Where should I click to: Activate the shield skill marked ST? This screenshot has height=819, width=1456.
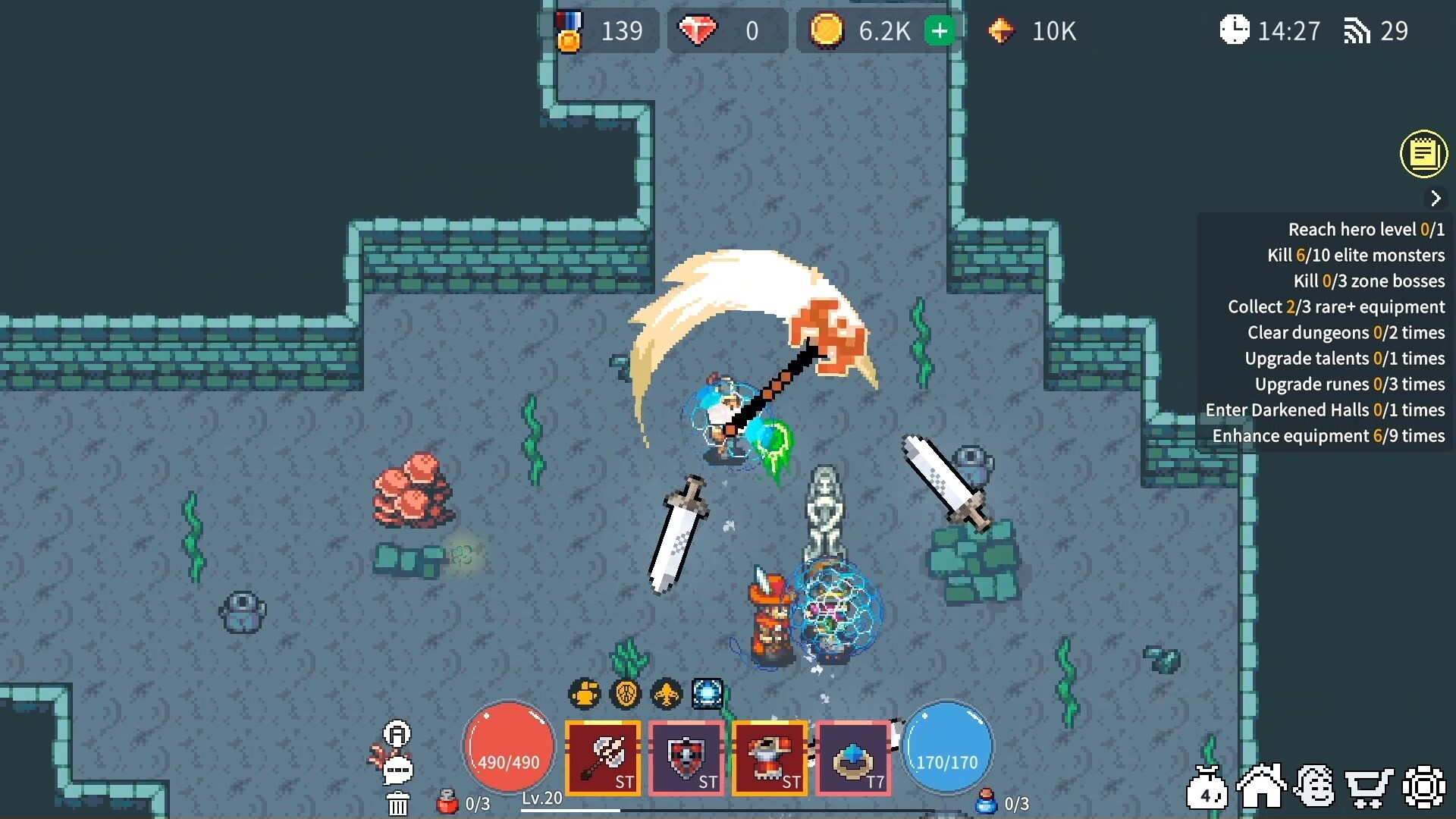click(x=686, y=758)
